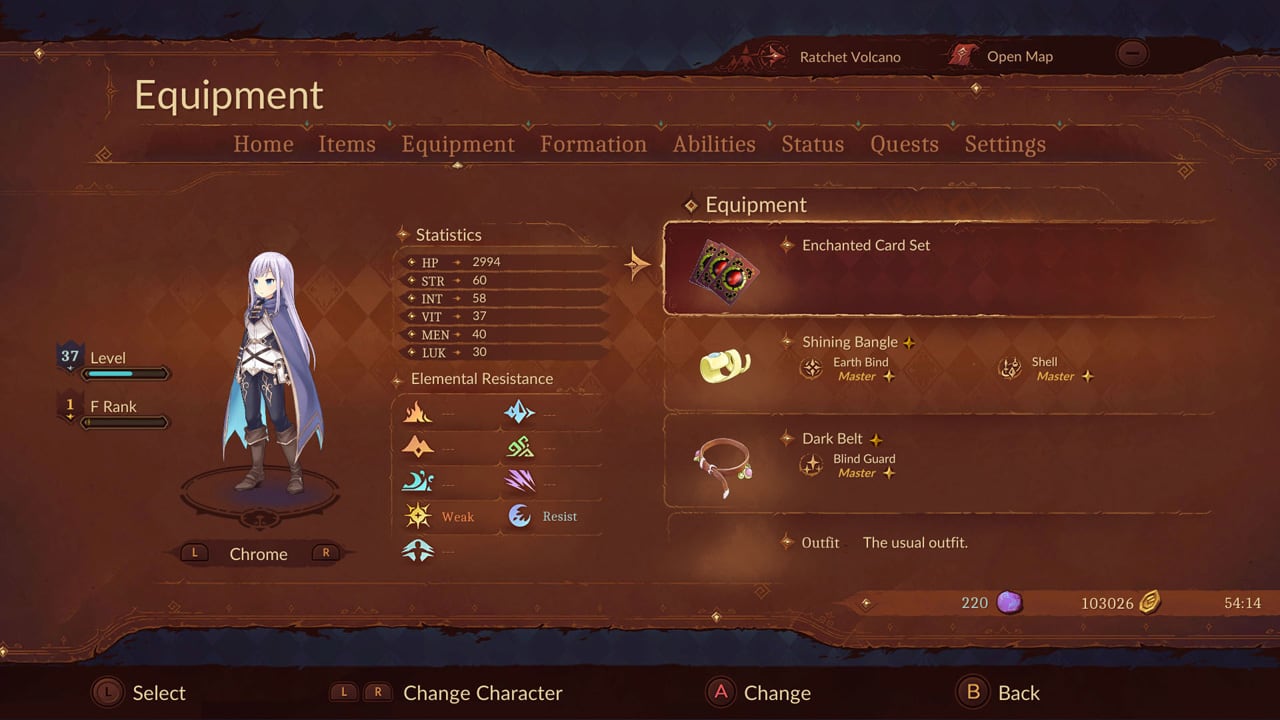Click the Open Map icon

point(963,55)
